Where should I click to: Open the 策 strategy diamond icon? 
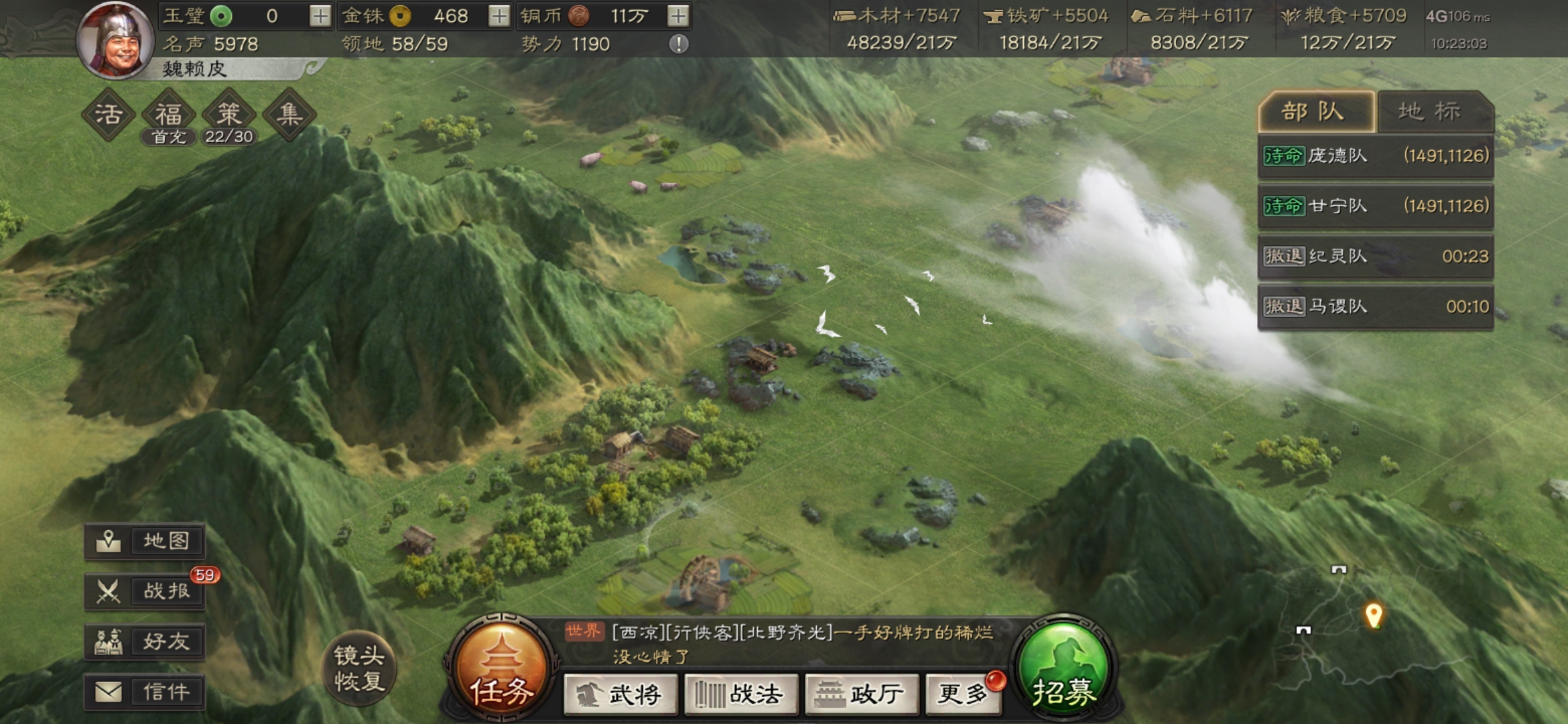pos(228,115)
